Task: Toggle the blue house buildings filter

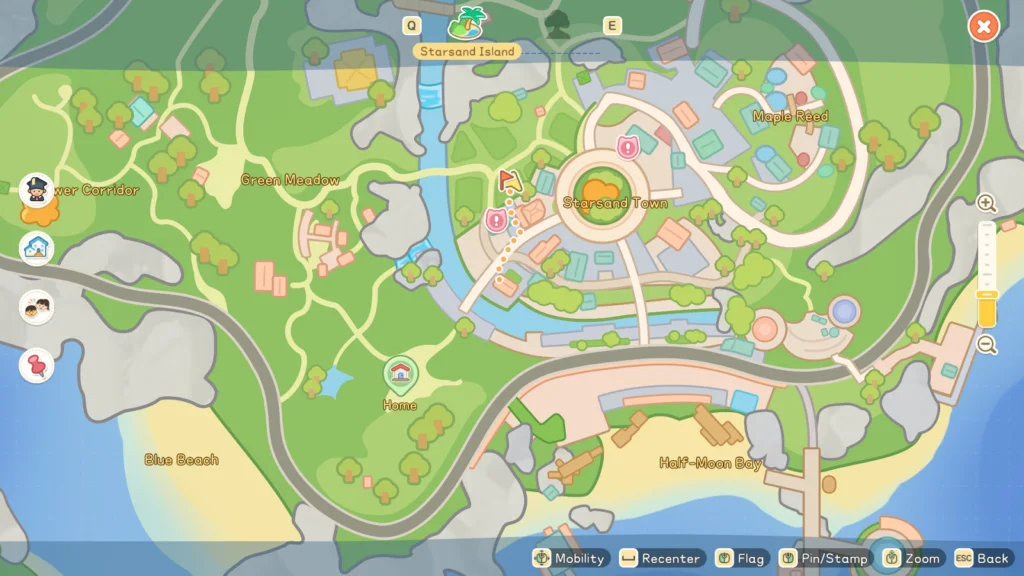Action: tap(37, 247)
